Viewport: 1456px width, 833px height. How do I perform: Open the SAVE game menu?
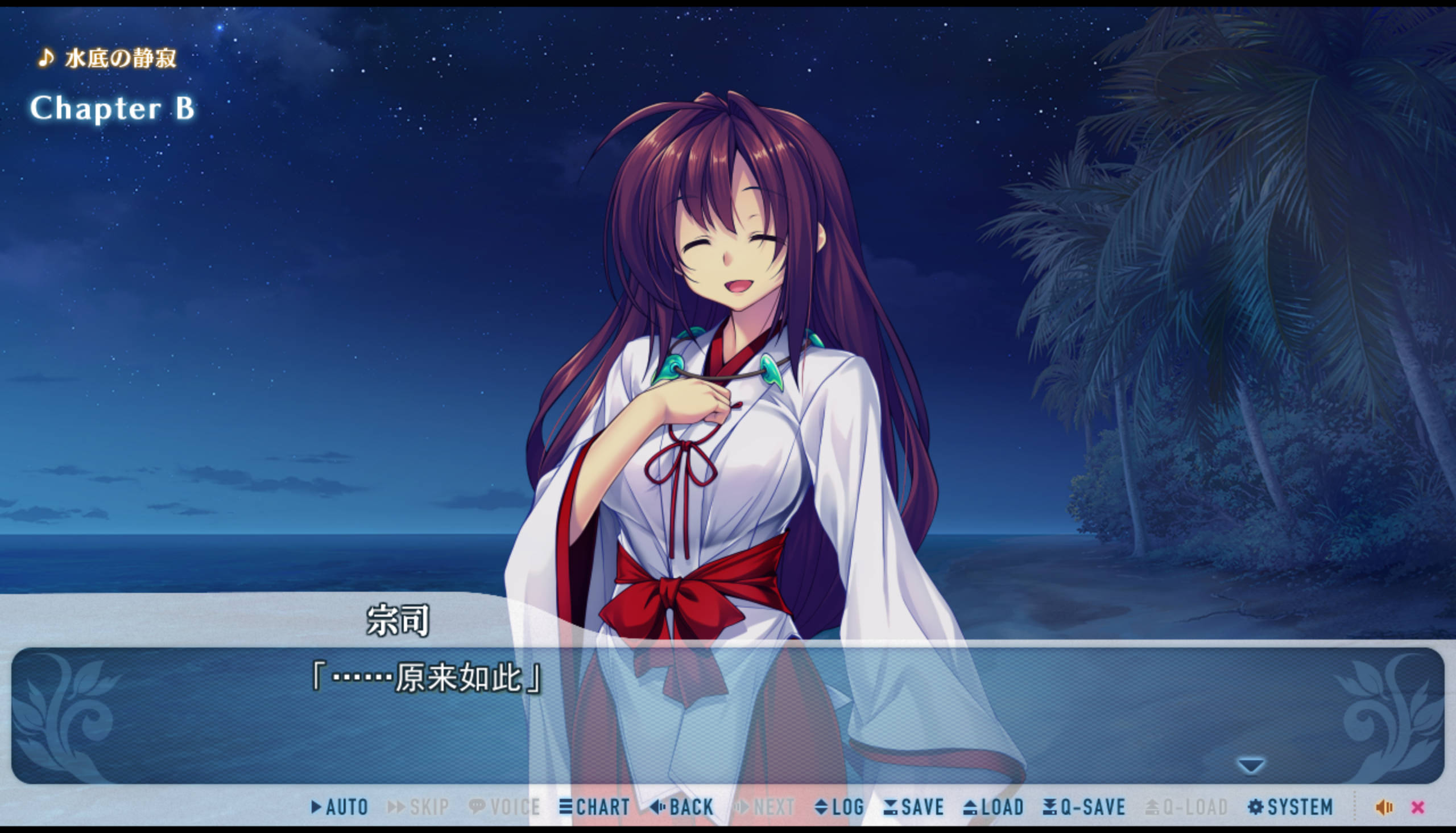pos(913,807)
